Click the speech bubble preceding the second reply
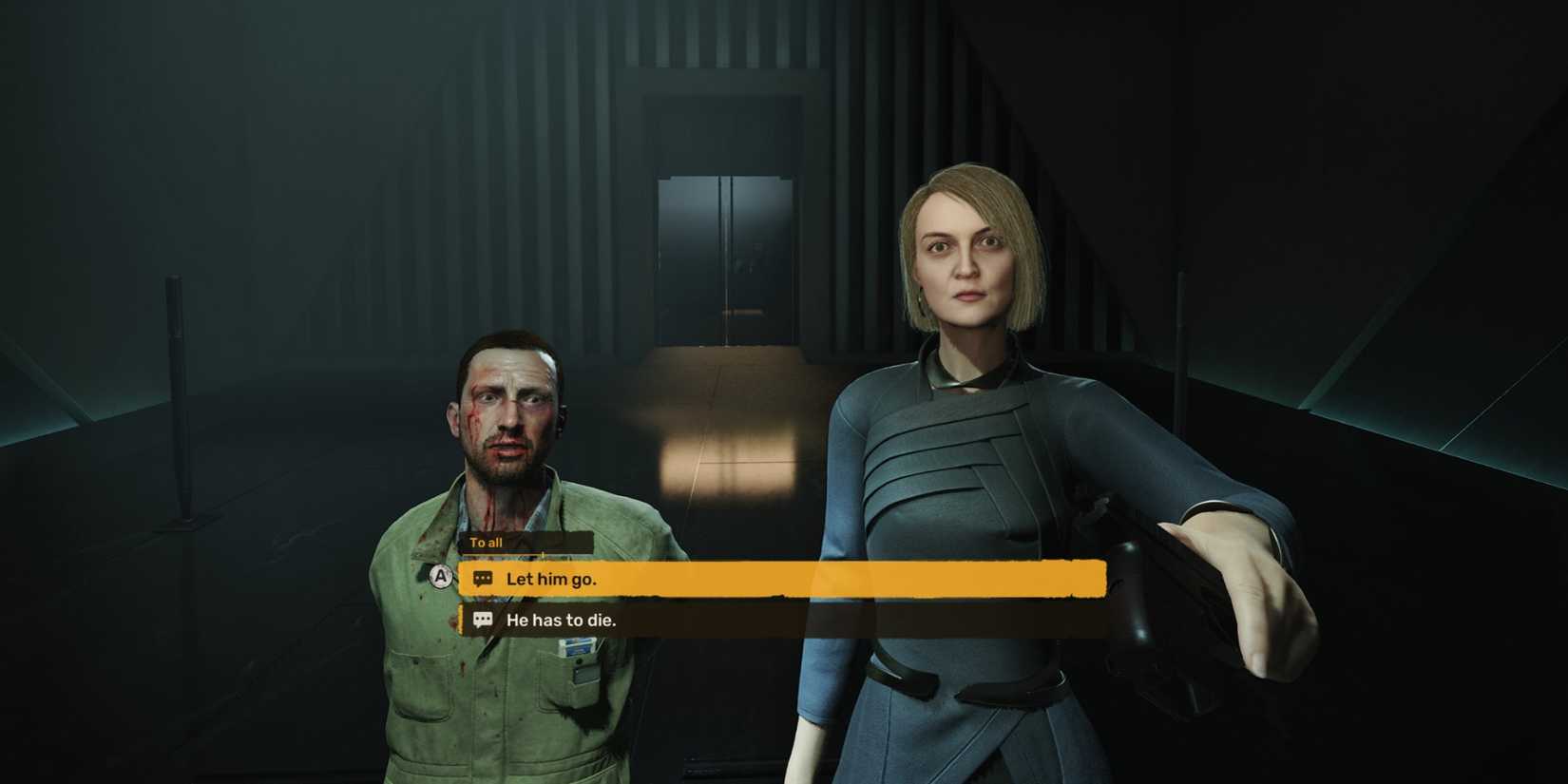Image resolution: width=1568 pixels, height=784 pixels. (483, 620)
